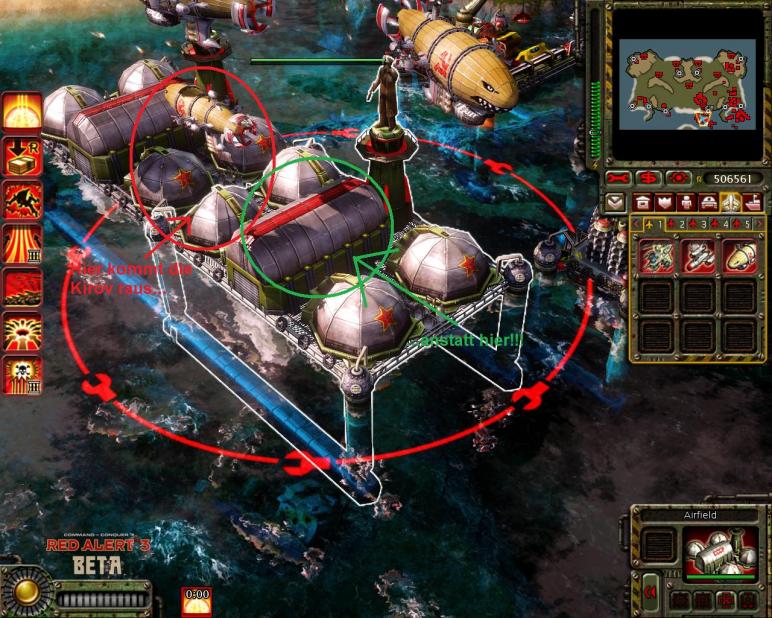
Task: Build the Kirov airship unit
Action: 739,256
